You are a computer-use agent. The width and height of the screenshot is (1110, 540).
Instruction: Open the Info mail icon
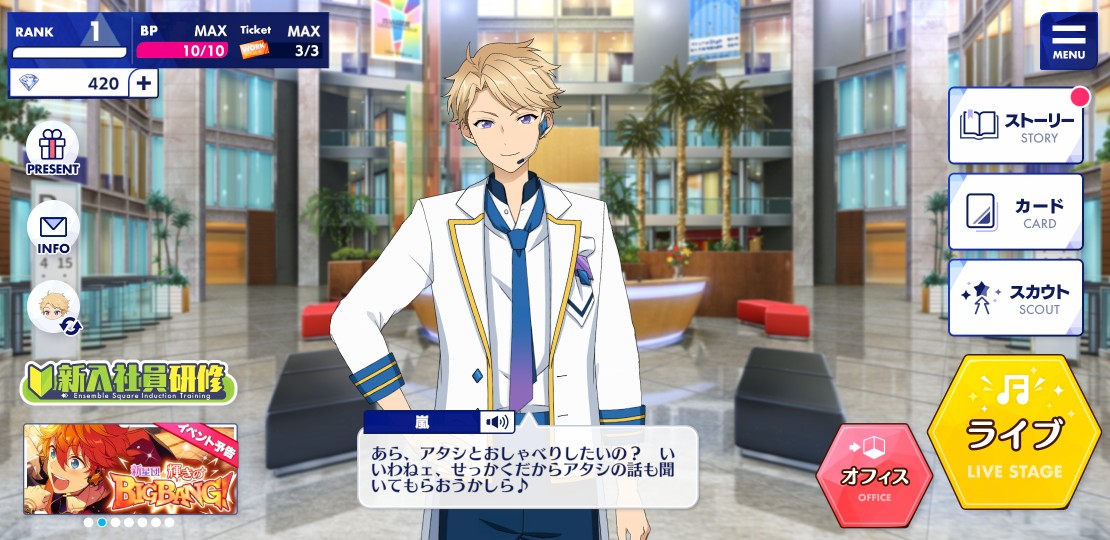pos(53,230)
